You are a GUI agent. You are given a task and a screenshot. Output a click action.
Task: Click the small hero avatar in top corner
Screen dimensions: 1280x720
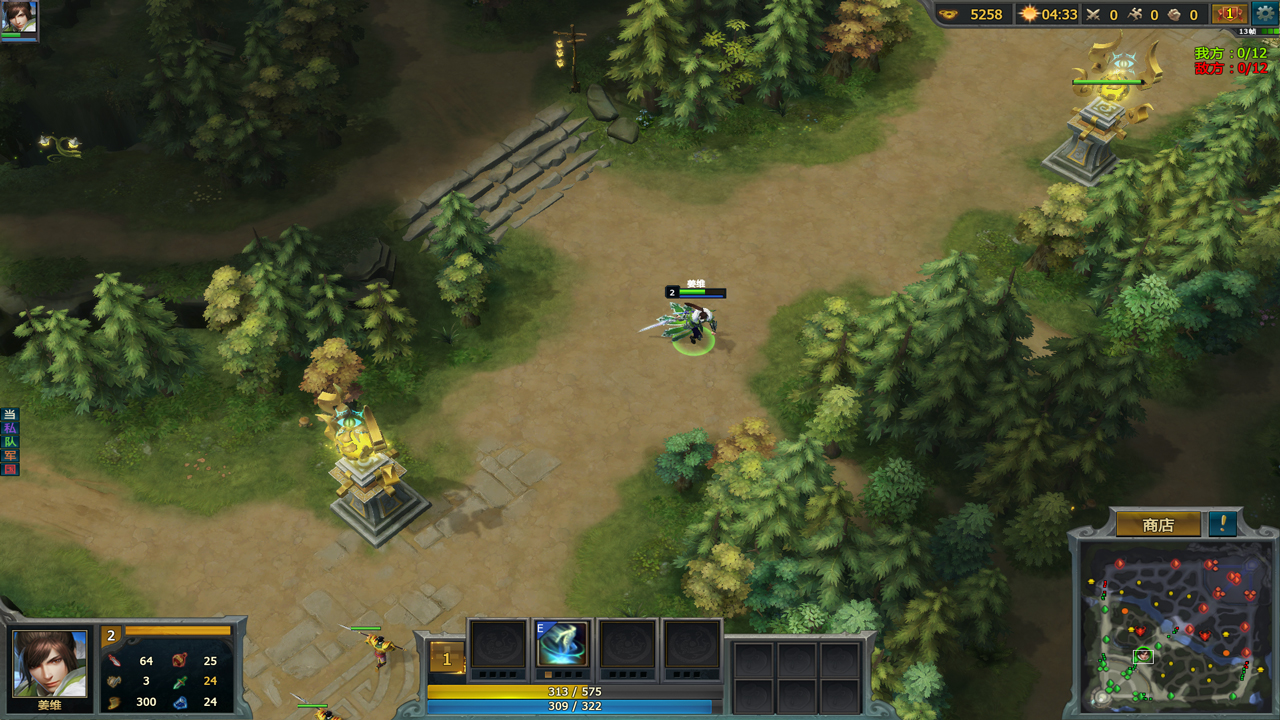click(x=19, y=18)
